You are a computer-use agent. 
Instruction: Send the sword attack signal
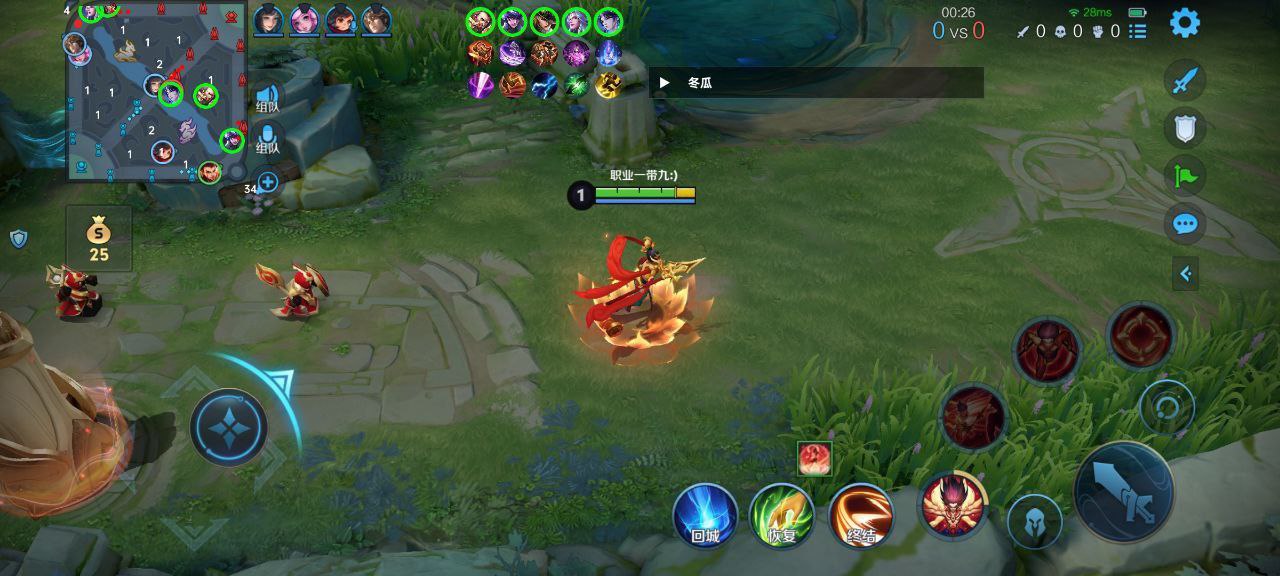pyautogui.click(x=1185, y=81)
